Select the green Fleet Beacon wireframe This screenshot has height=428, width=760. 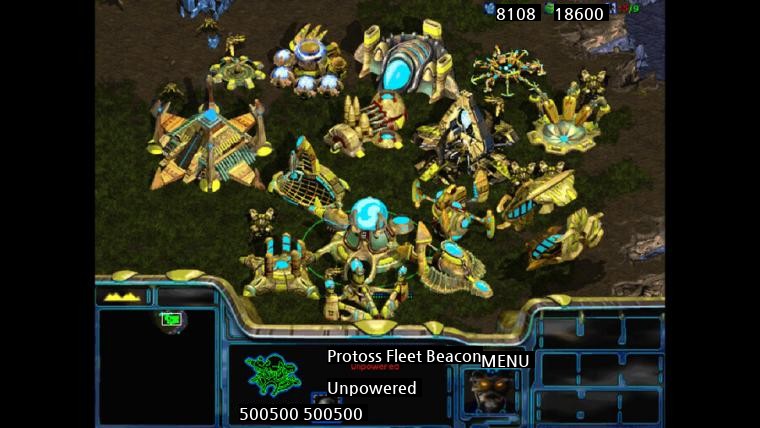click(x=273, y=378)
